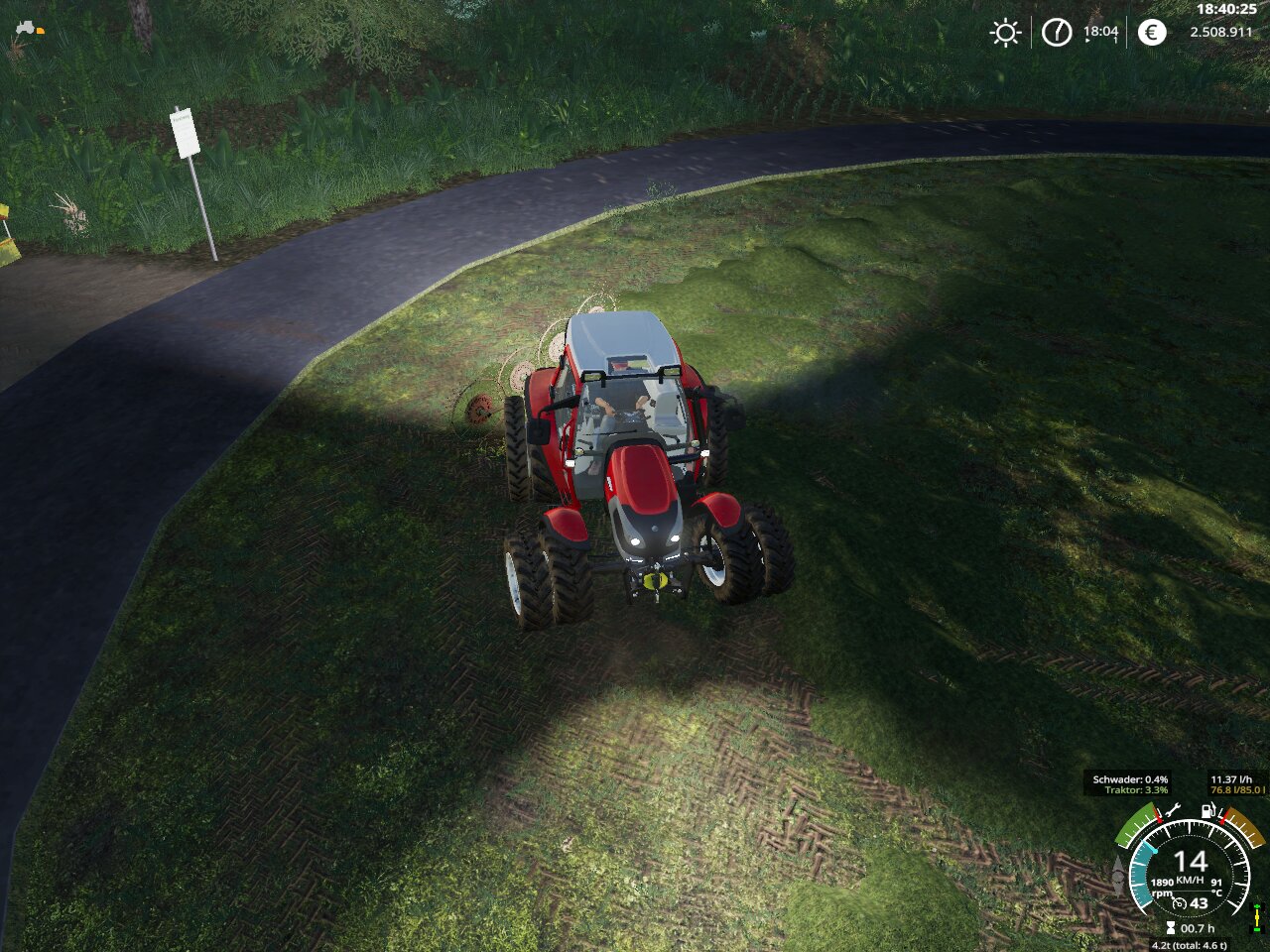Click the fuel pump icon
Image resolution: width=1270 pixels, height=952 pixels.
(x=1208, y=810)
